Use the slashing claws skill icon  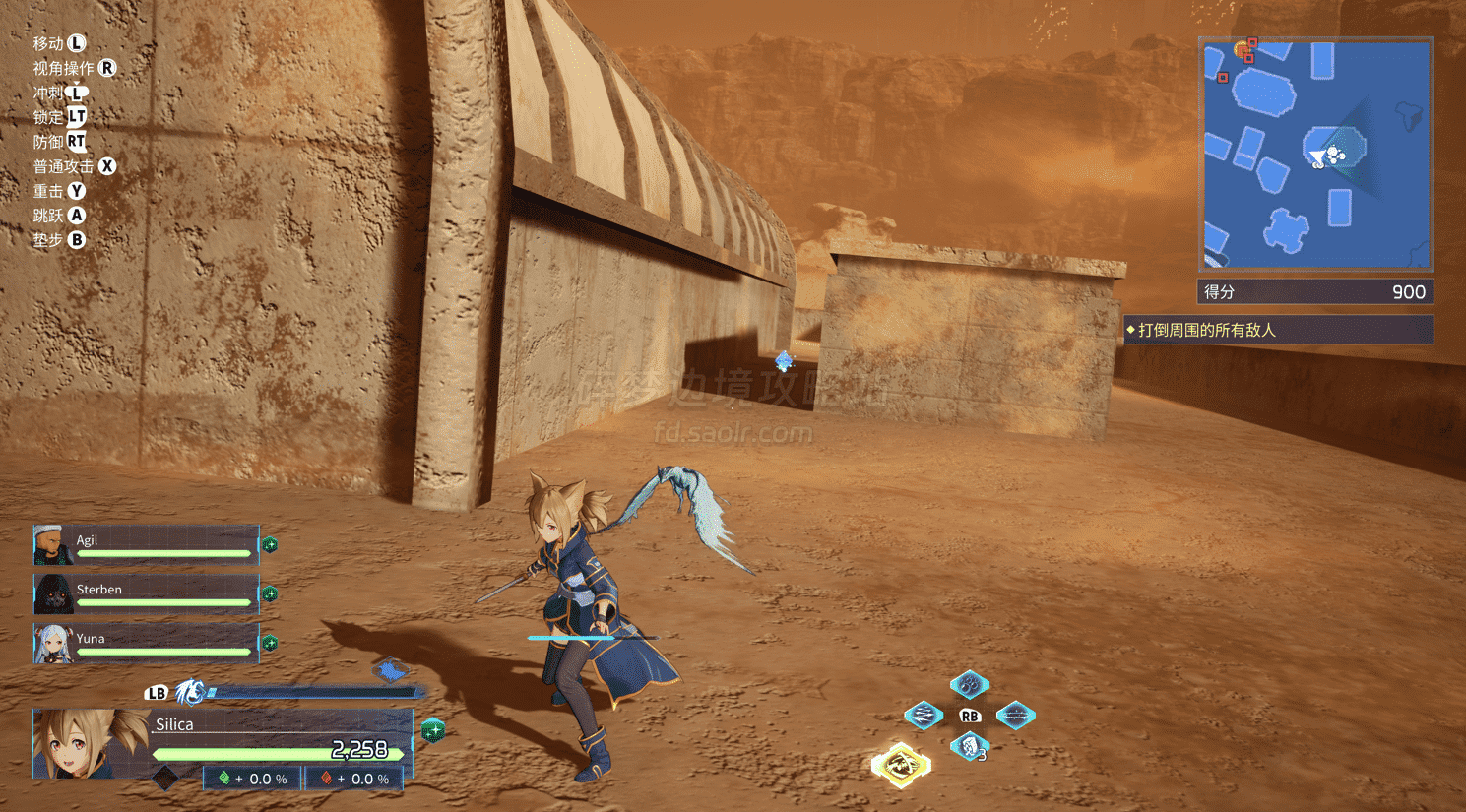(x=924, y=715)
